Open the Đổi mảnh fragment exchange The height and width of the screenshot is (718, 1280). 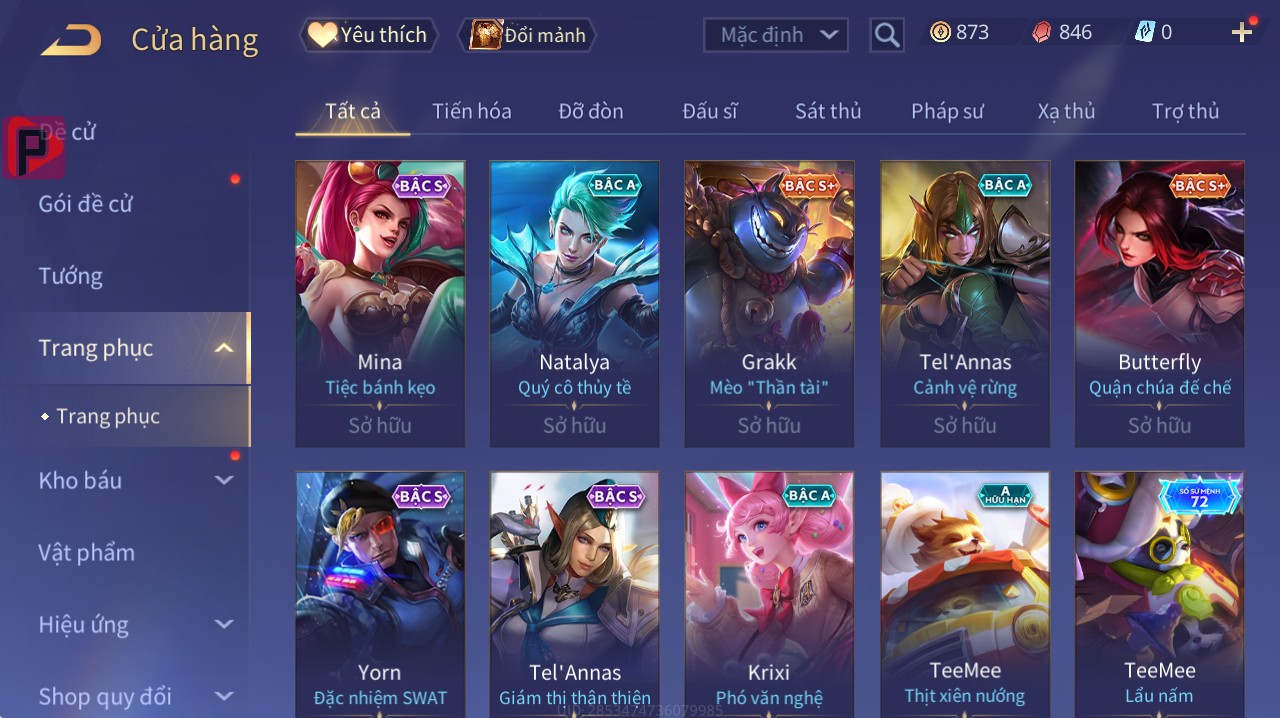(x=527, y=35)
